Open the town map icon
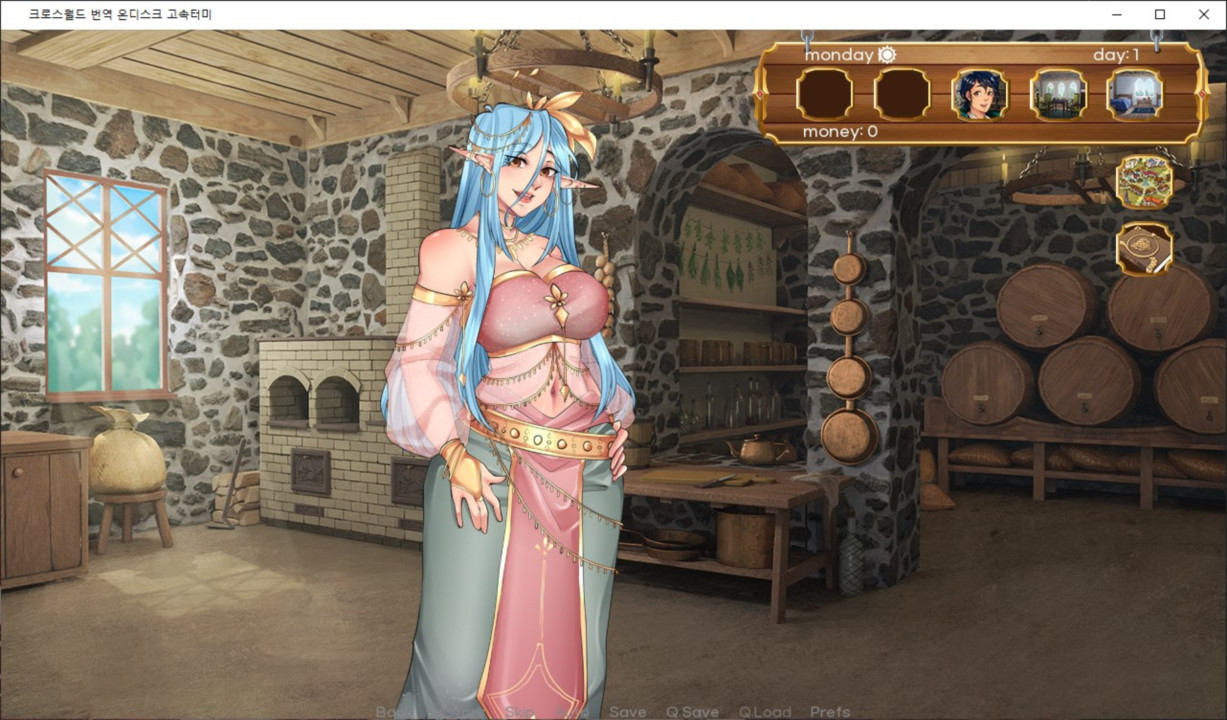The image size is (1227, 720). coord(1145,181)
